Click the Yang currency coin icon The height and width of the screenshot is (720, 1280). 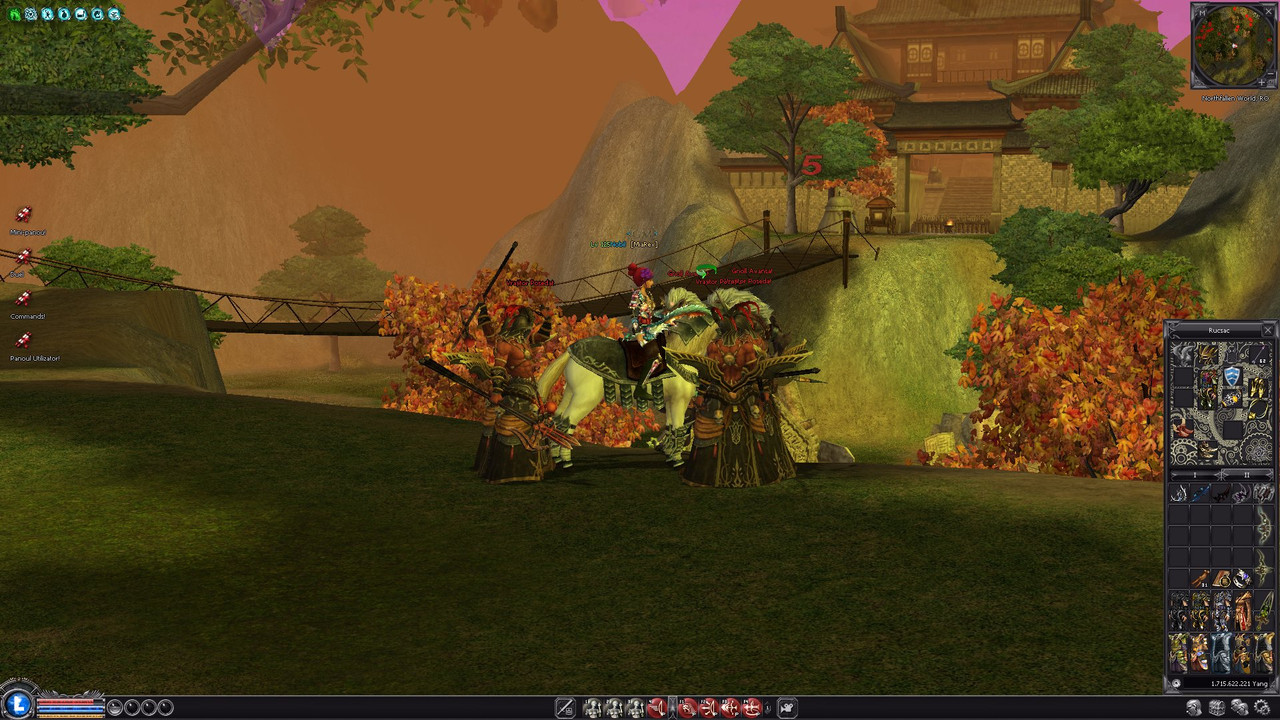(x=1176, y=684)
